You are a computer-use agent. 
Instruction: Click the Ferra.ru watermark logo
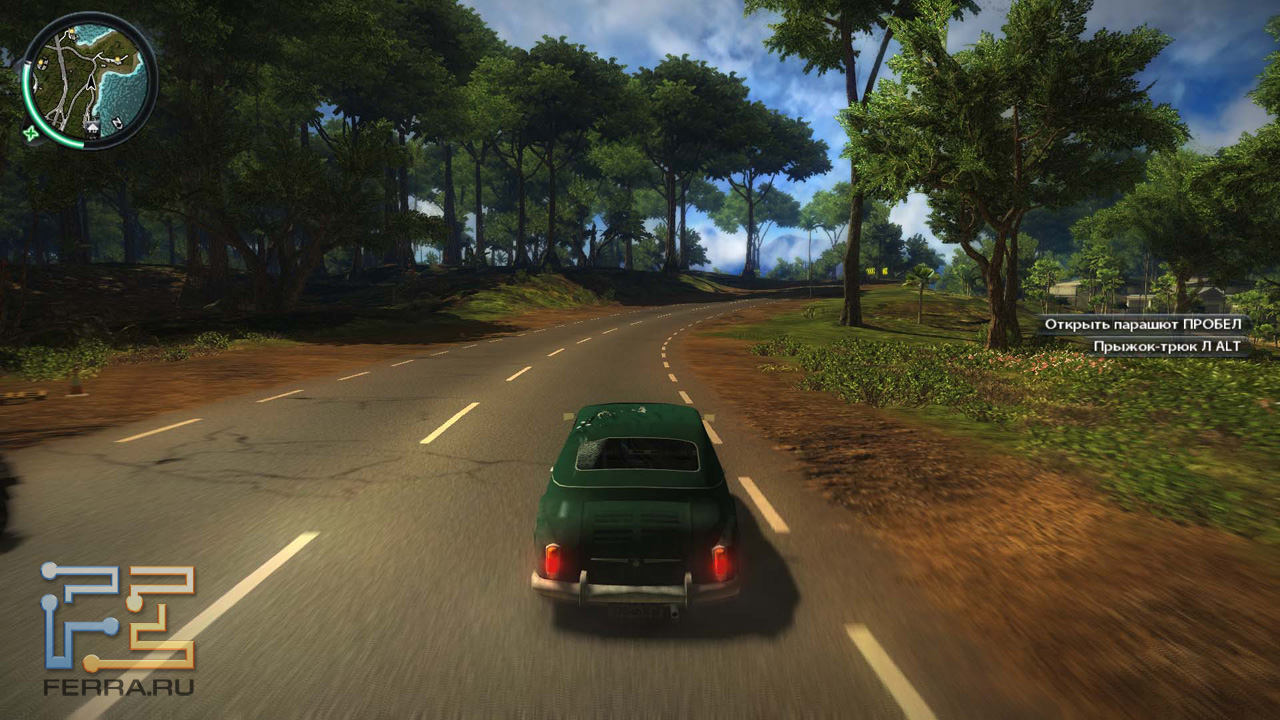pyautogui.click(x=118, y=629)
